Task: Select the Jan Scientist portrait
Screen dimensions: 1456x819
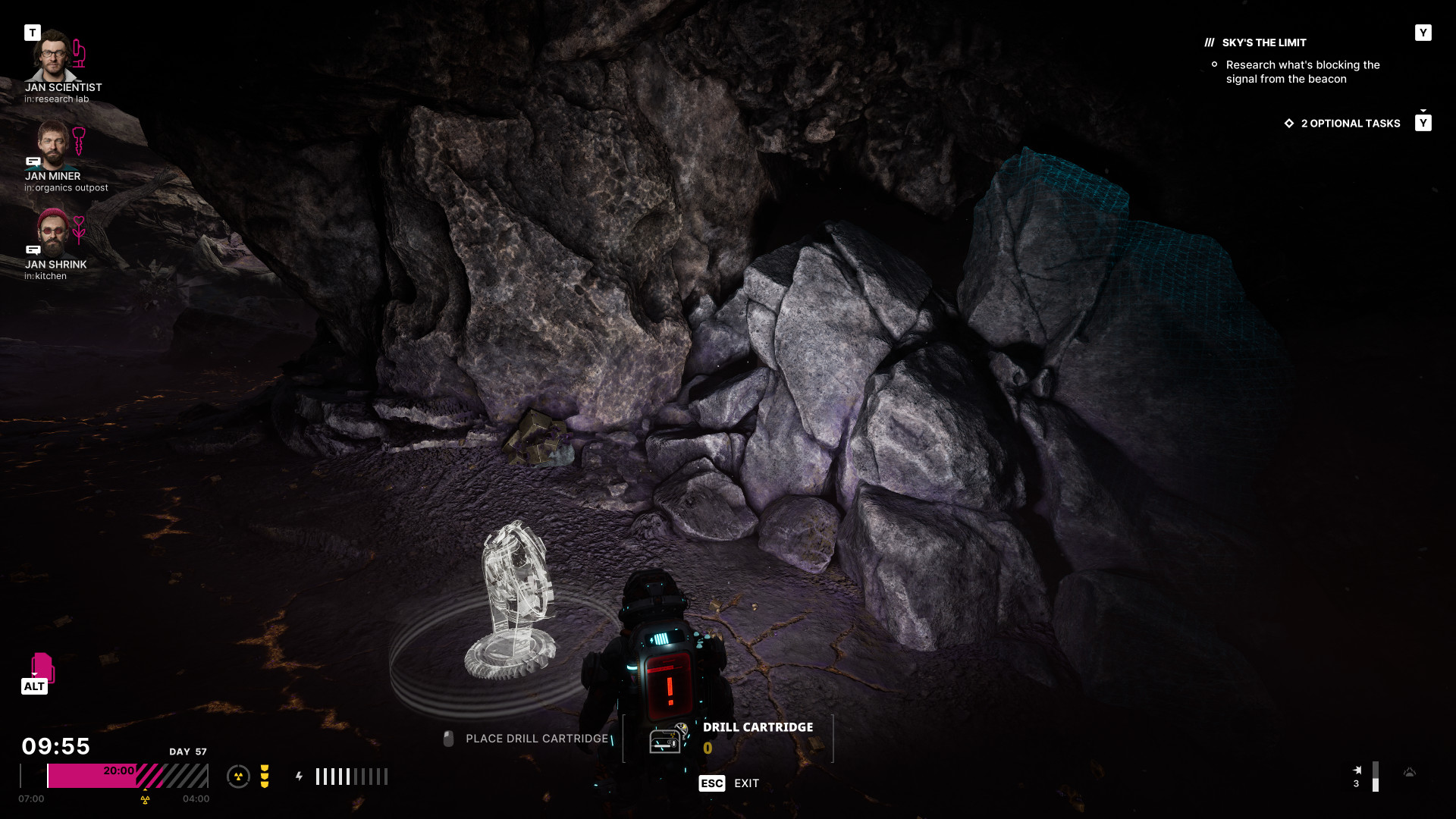Action: 52,56
